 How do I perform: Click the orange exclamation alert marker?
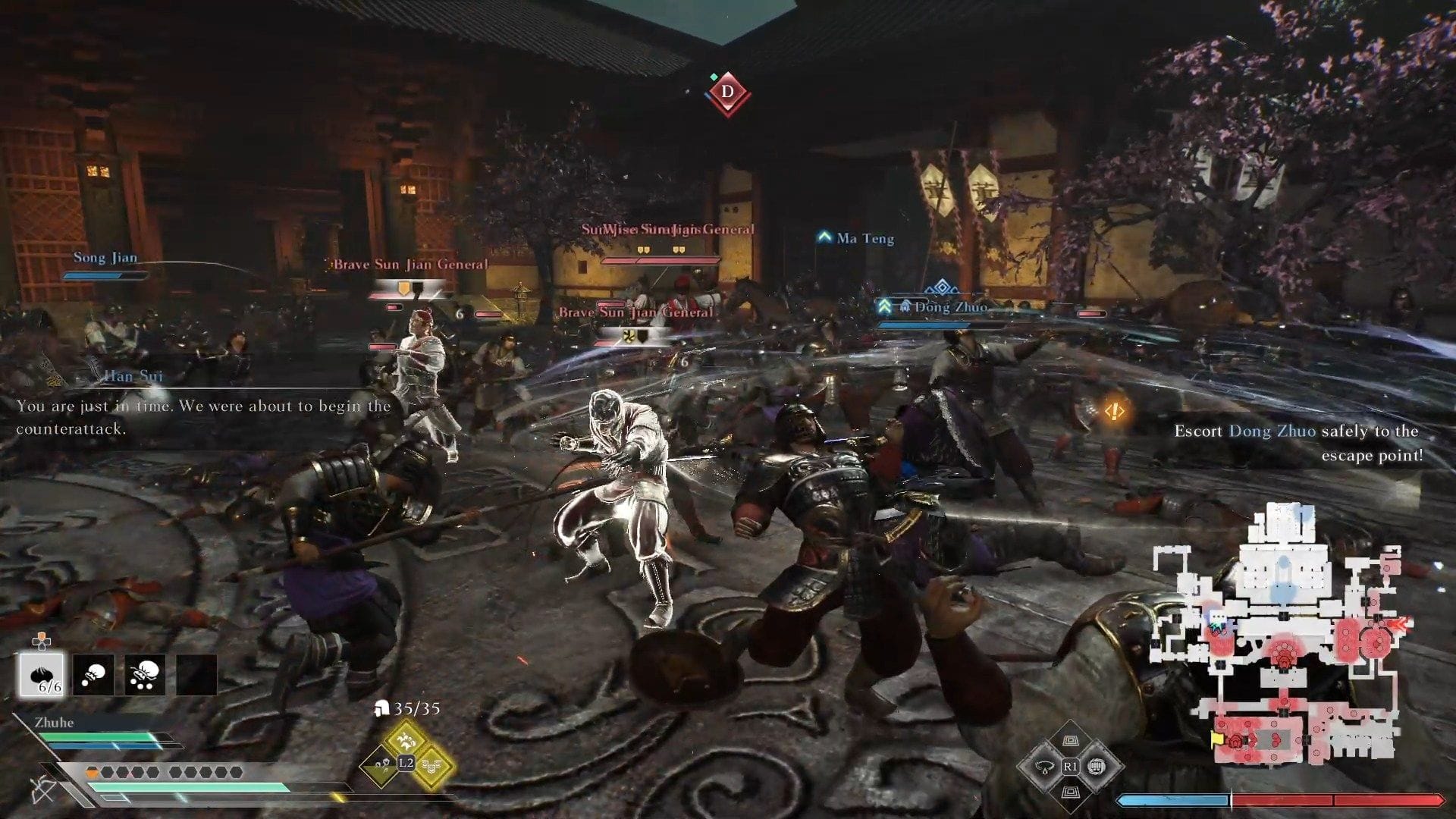tap(1113, 411)
